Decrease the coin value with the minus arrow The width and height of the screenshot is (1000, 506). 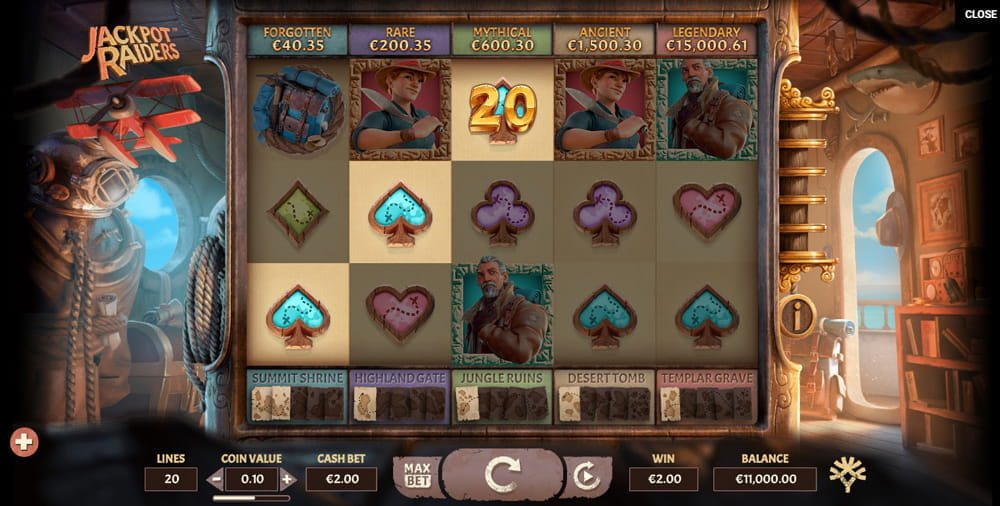coord(215,479)
